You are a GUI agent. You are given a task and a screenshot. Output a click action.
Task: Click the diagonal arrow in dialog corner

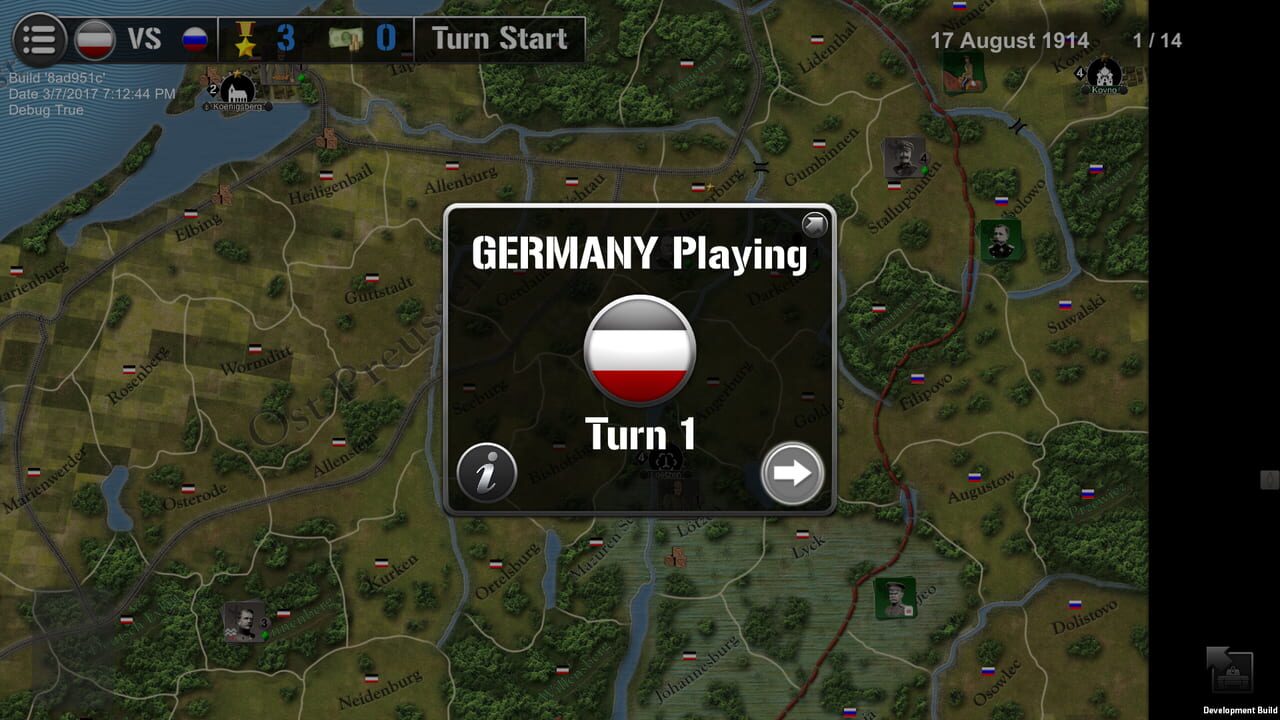[813, 225]
